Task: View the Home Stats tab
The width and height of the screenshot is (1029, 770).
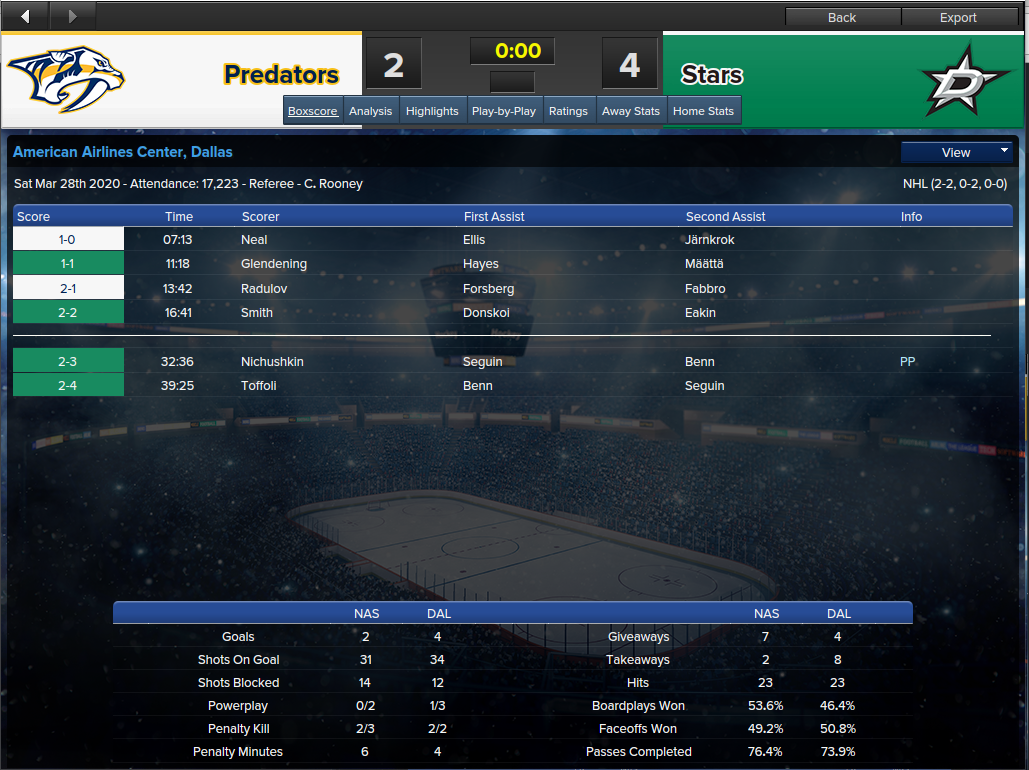Action: pos(704,111)
